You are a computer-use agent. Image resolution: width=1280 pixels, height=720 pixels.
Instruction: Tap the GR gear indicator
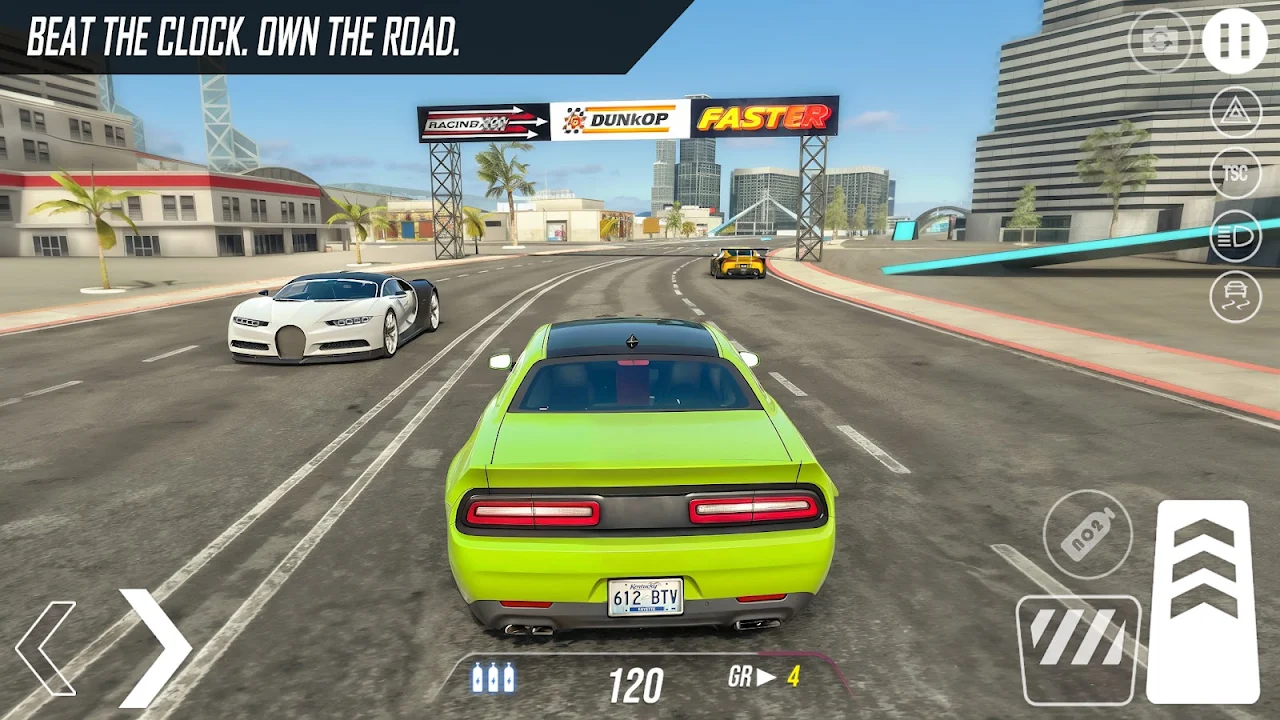point(765,677)
